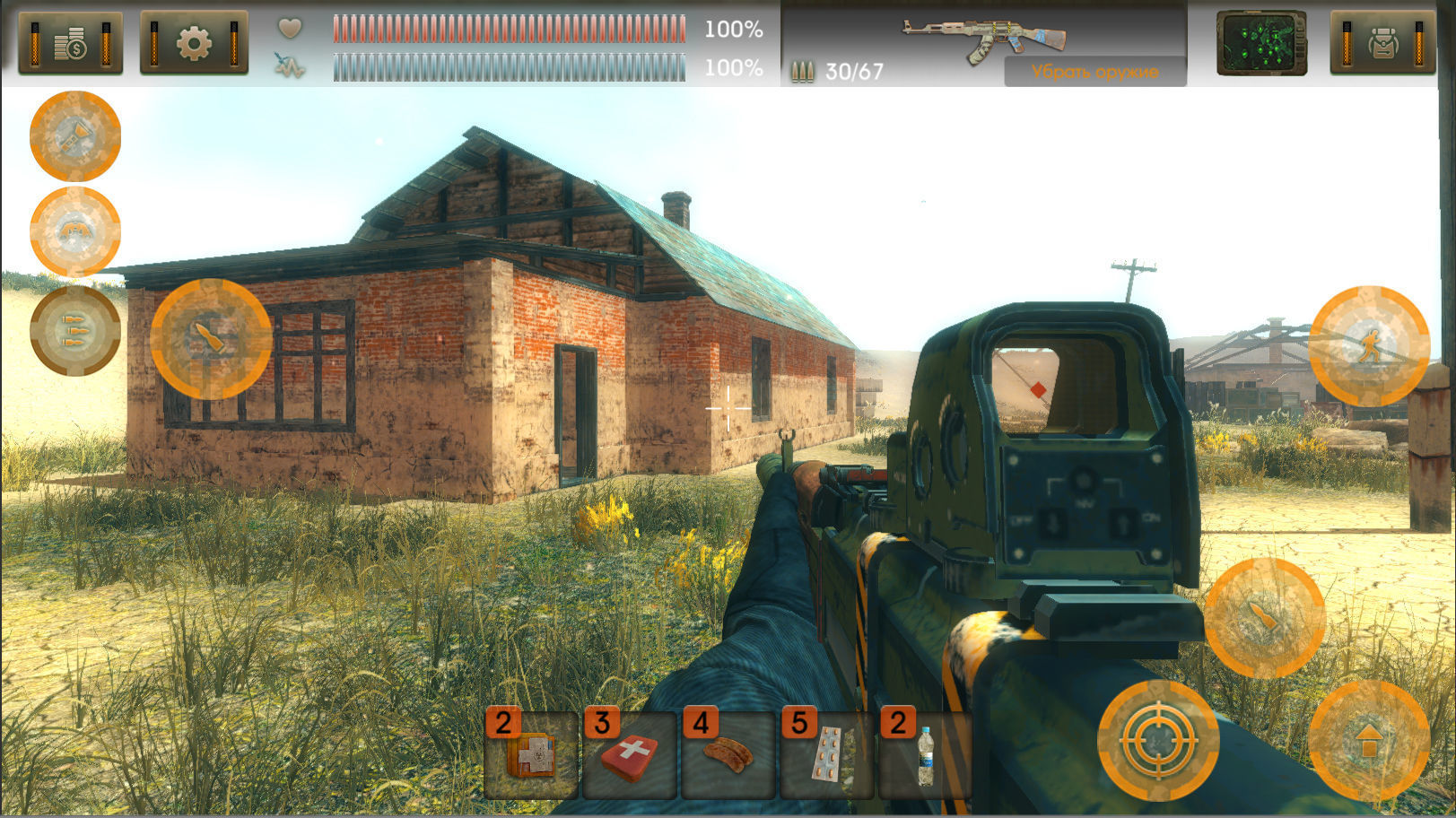Viewport: 1456px width, 818px height.
Task: Tap the three-bullets fire mode button
Action: click(75, 330)
